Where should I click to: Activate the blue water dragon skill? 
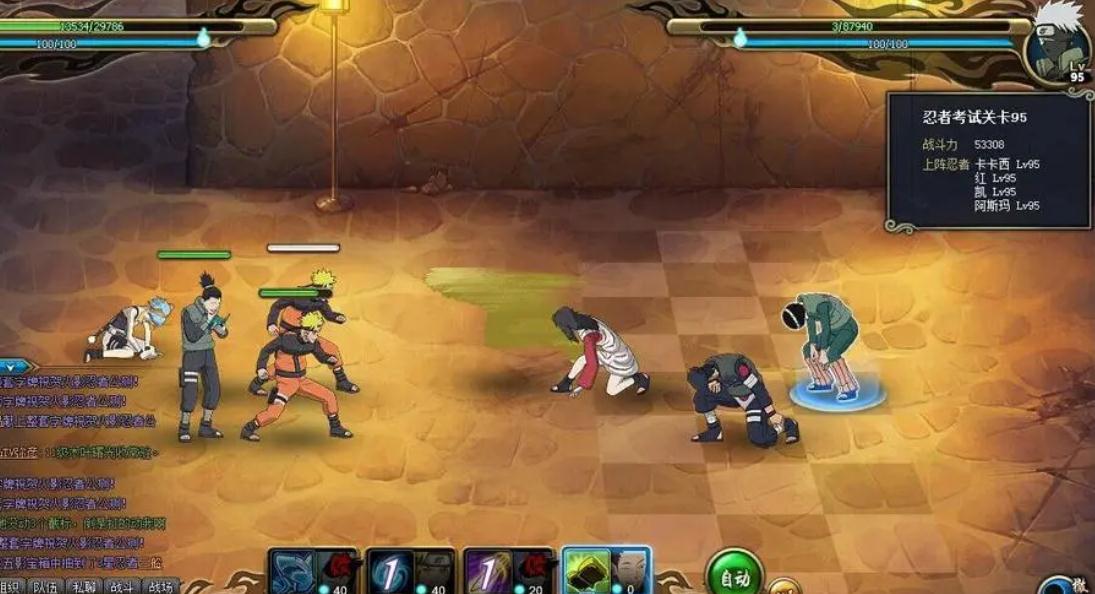[294, 573]
